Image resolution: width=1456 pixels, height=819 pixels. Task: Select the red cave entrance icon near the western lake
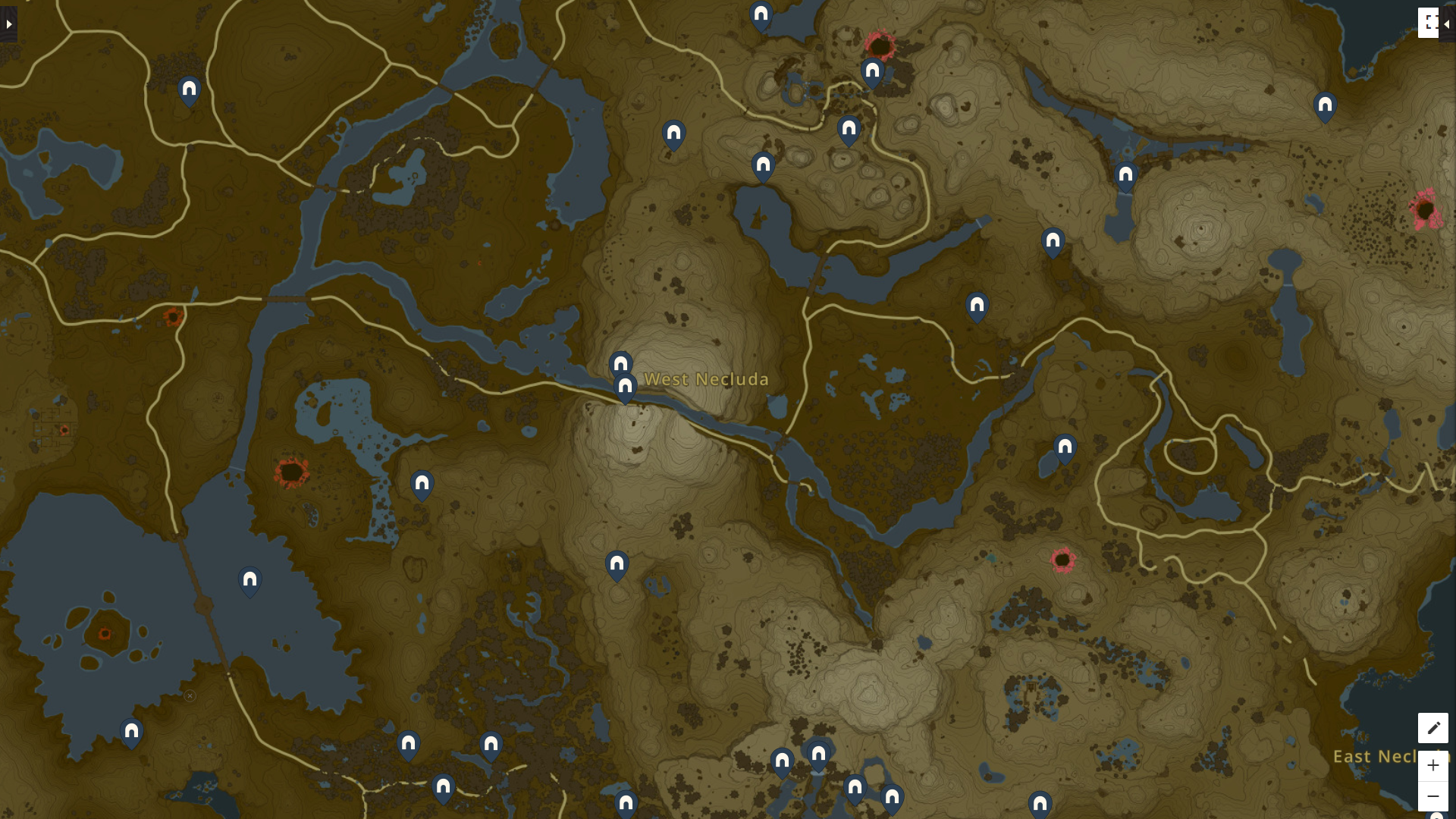(x=290, y=474)
